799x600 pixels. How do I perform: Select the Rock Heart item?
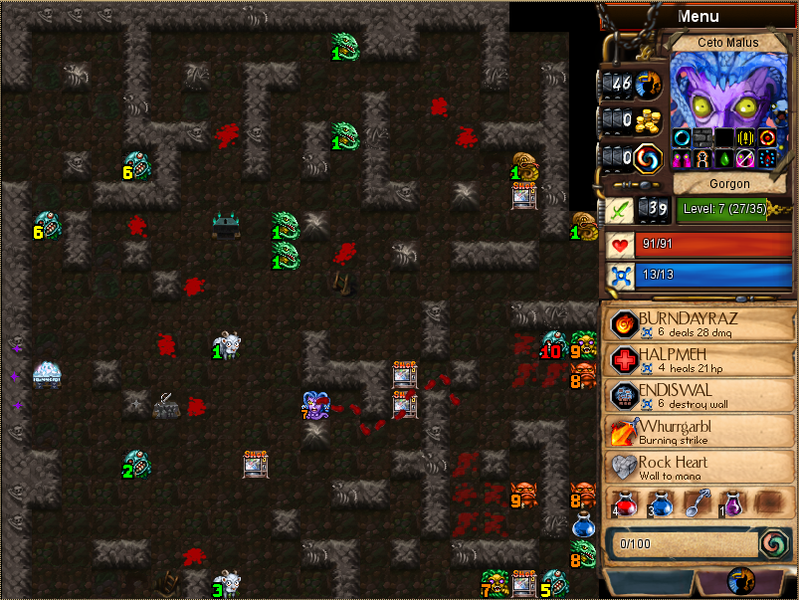(x=700, y=468)
